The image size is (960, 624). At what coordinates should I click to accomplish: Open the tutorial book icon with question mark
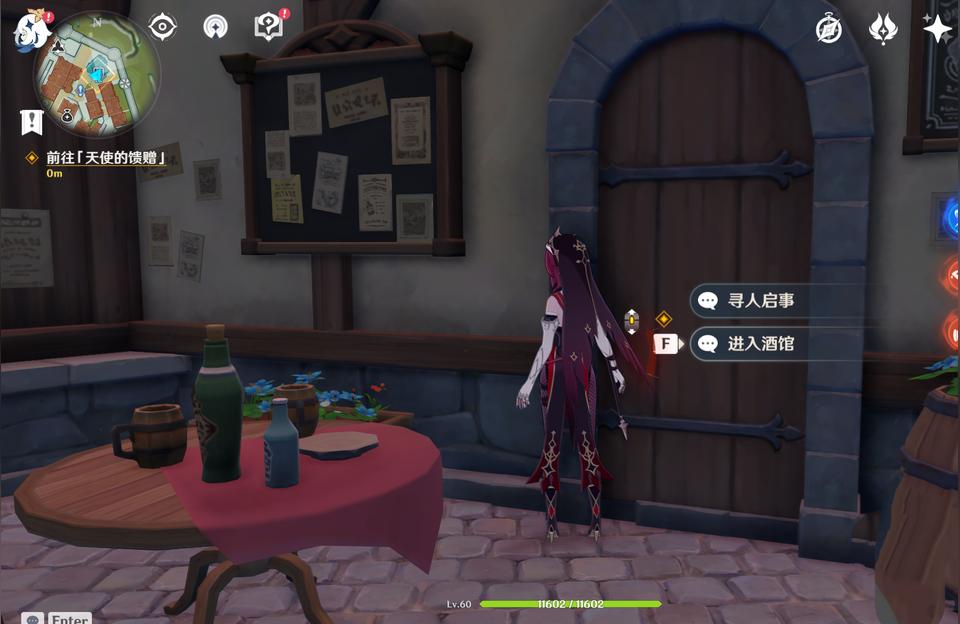click(268, 27)
